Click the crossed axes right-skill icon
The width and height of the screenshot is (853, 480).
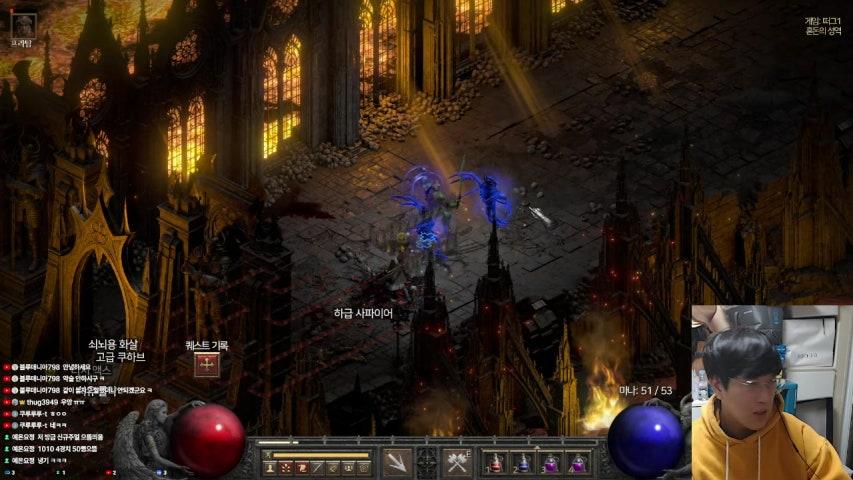pos(458,463)
